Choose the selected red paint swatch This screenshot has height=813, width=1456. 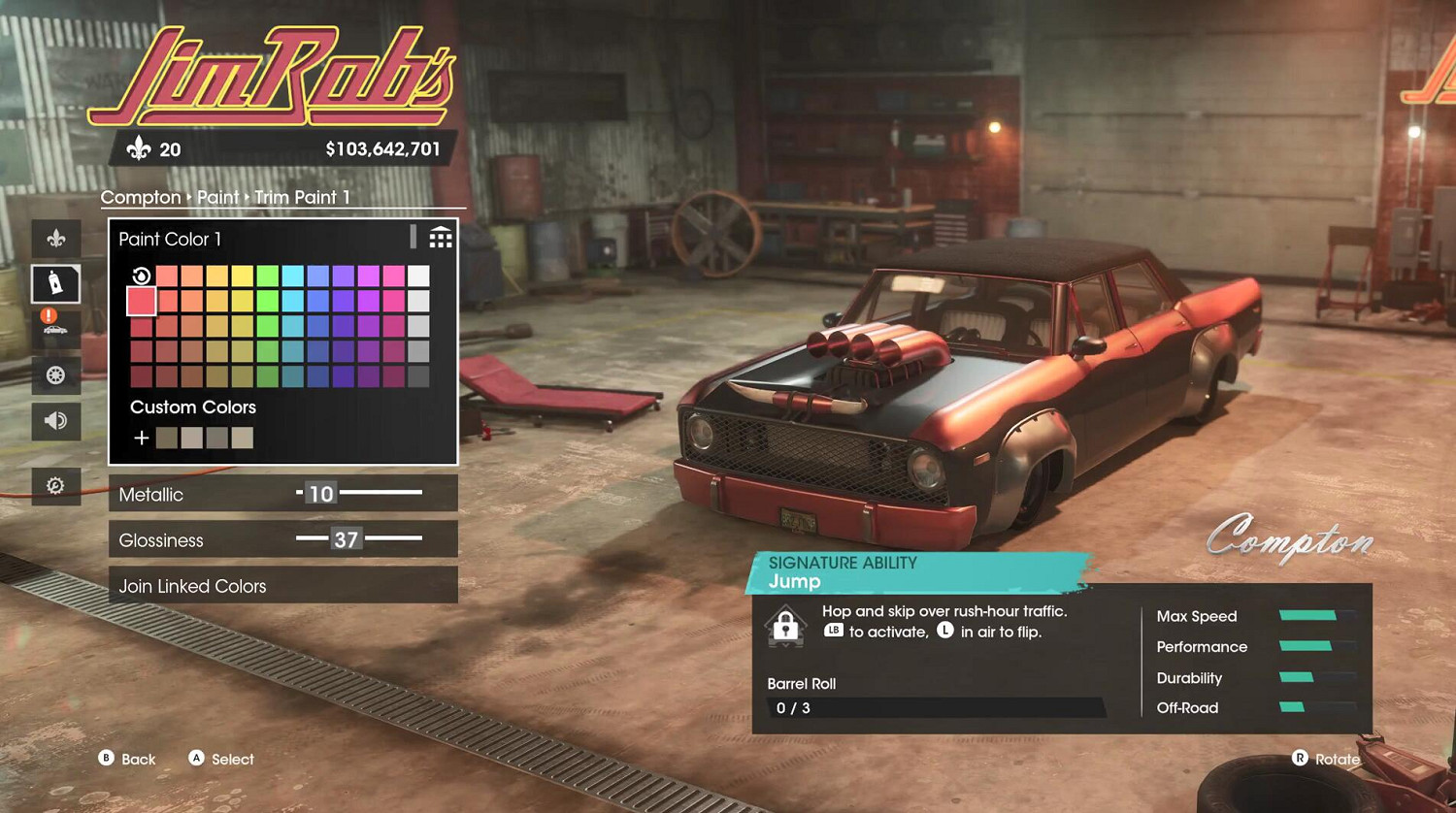click(142, 301)
